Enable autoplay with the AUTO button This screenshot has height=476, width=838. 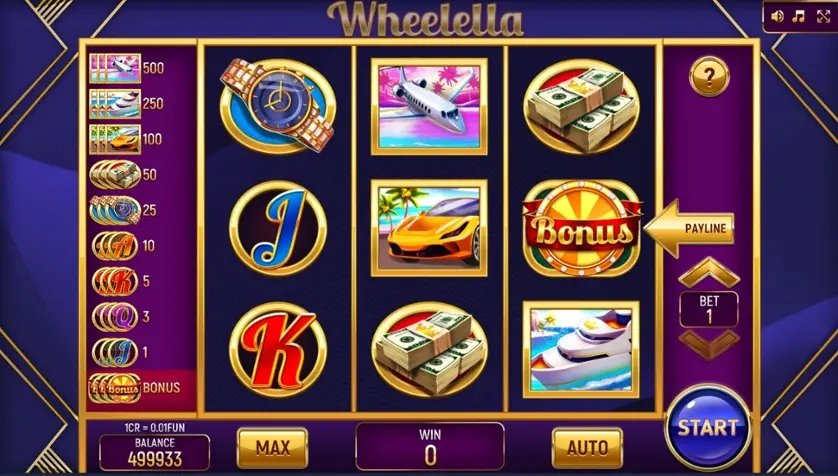(587, 447)
